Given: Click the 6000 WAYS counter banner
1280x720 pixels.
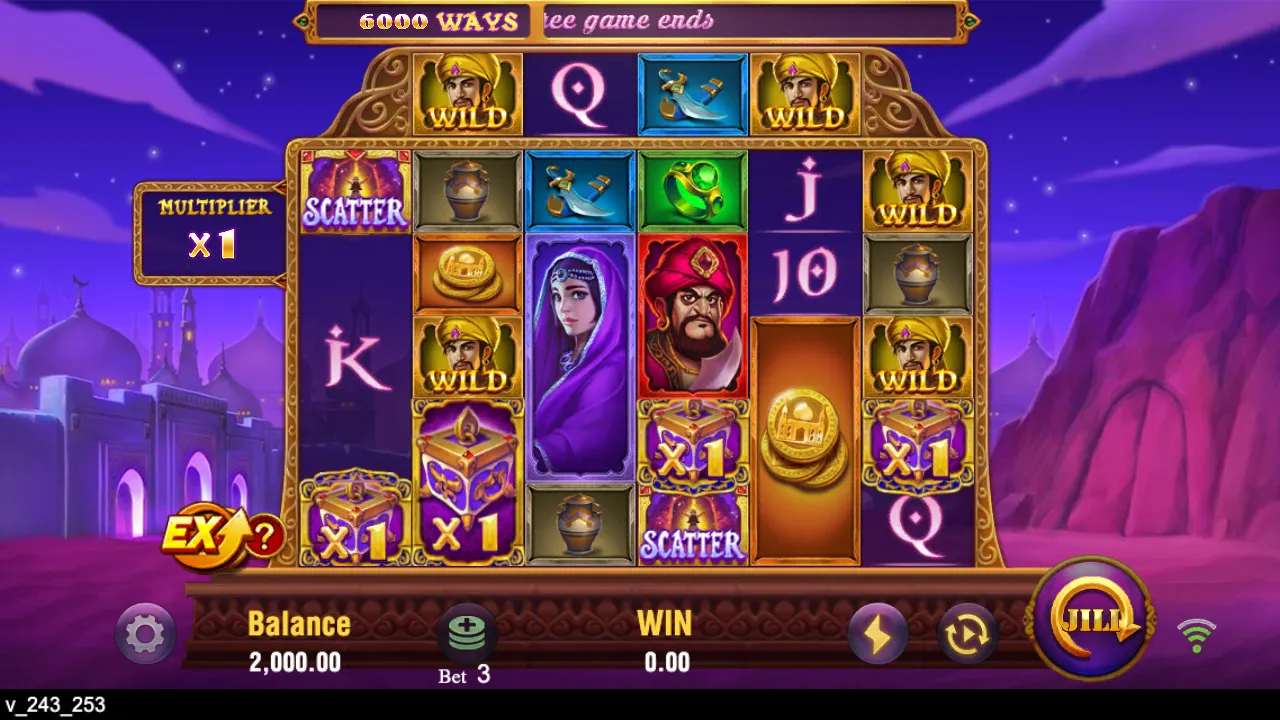Looking at the screenshot, I should pyautogui.click(x=437, y=20).
